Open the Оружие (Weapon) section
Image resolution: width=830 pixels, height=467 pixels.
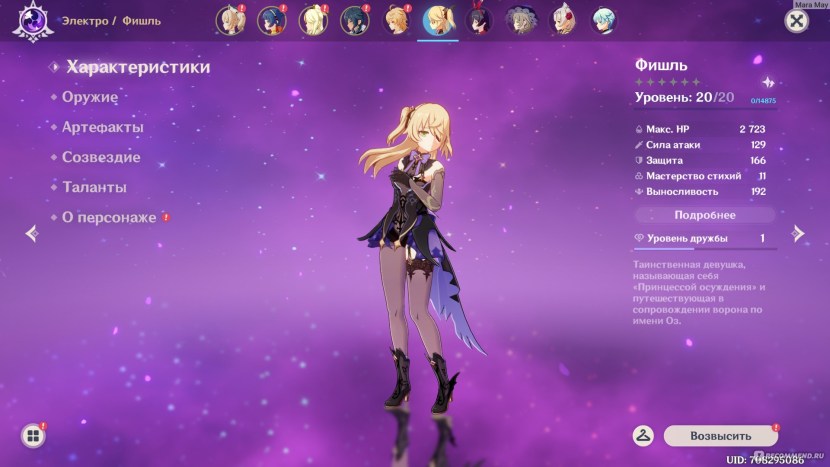point(90,97)
